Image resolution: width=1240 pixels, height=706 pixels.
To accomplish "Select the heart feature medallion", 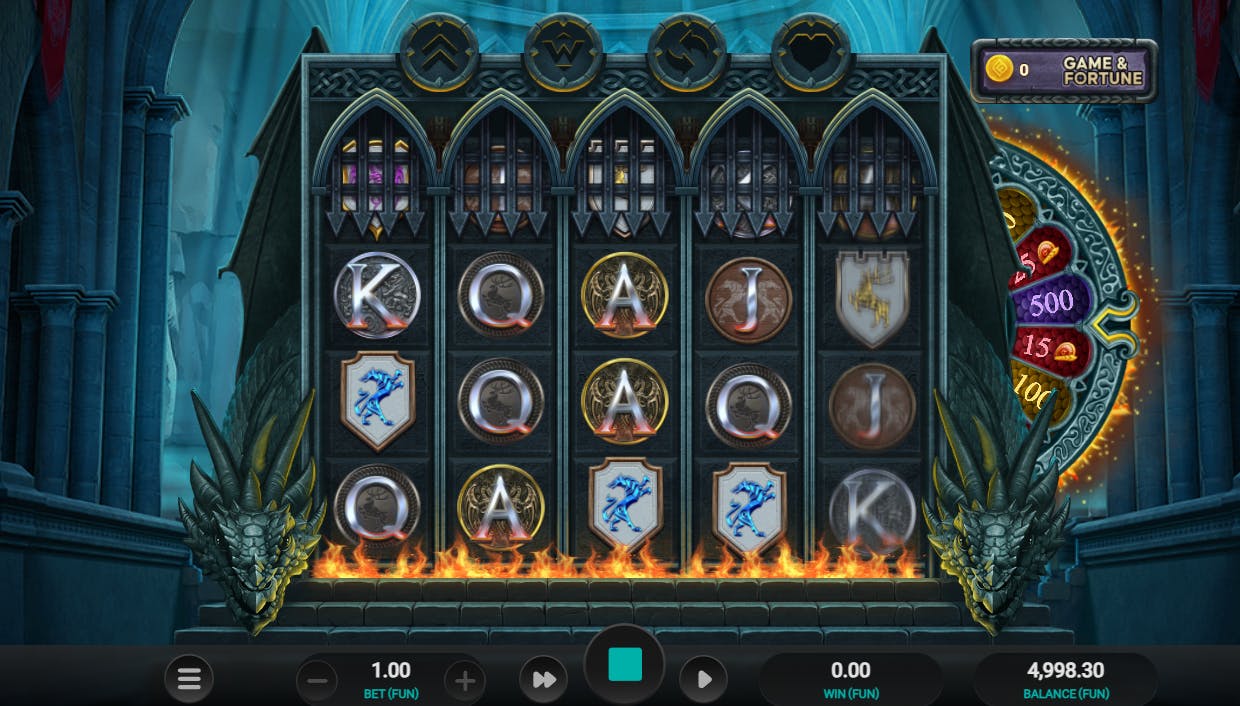I will click(810, 52).
